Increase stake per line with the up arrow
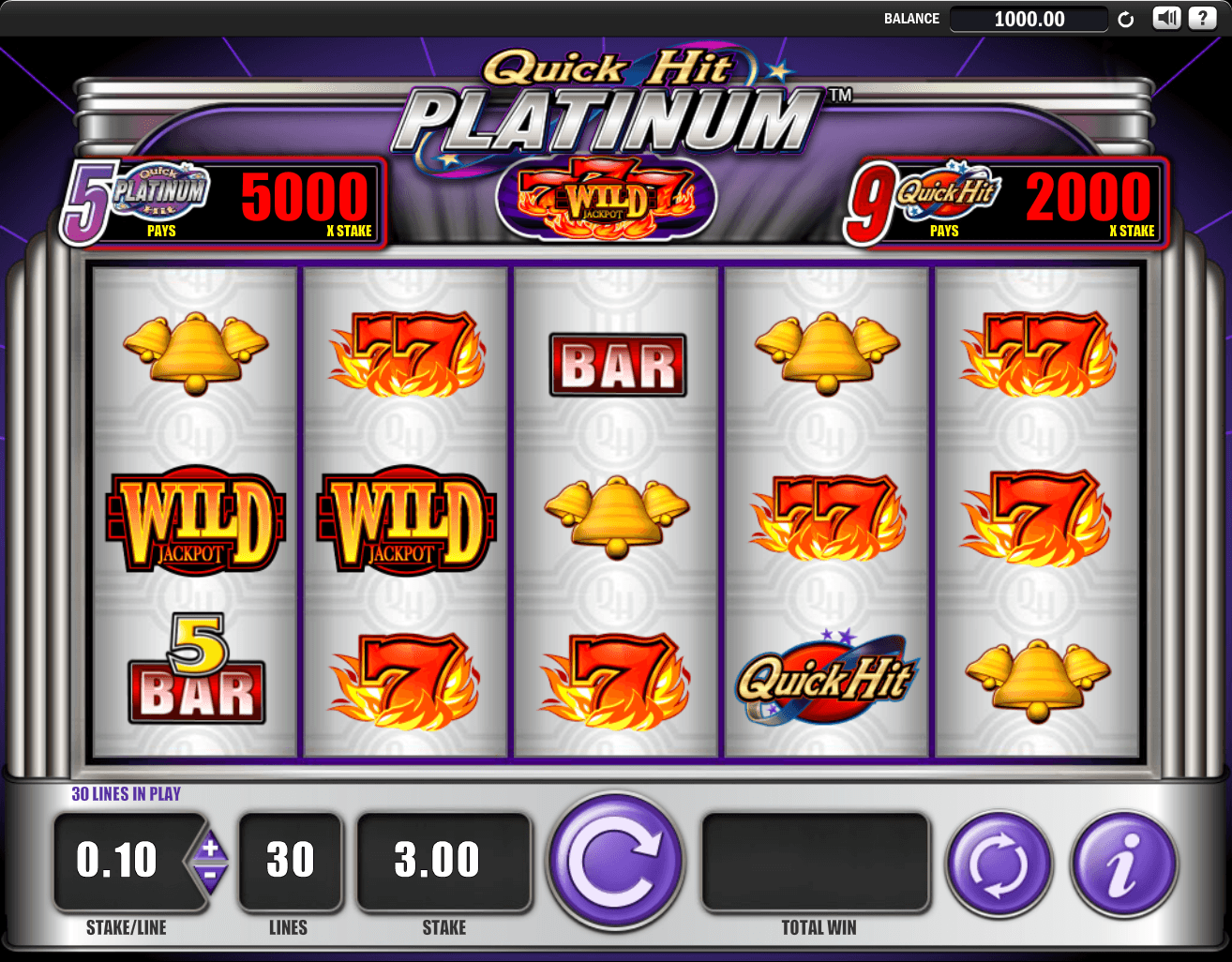This screenshot has width=1232, height=962. tap(212, 847)
